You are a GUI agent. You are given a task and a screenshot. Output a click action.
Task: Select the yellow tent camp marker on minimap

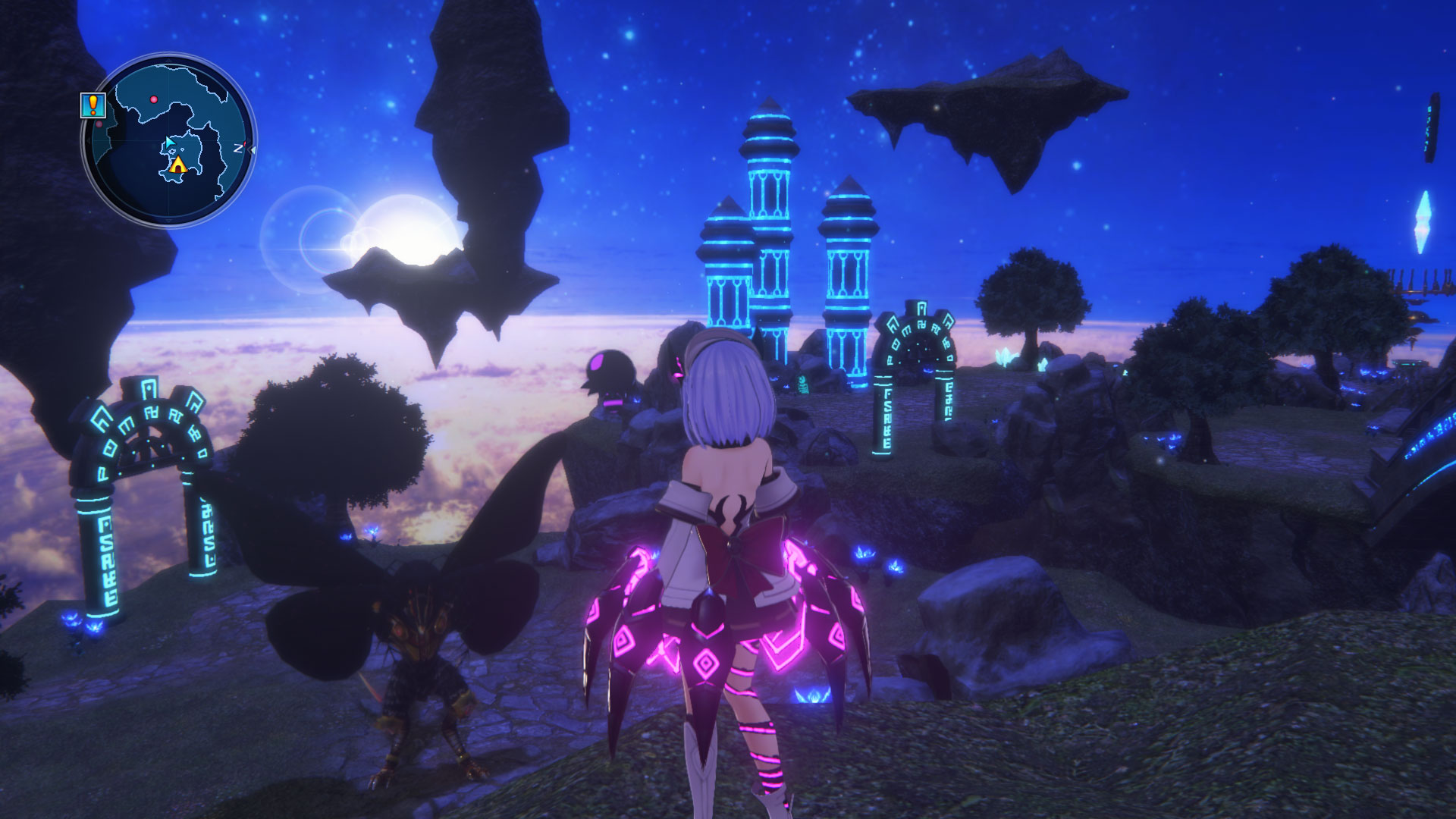178,166
